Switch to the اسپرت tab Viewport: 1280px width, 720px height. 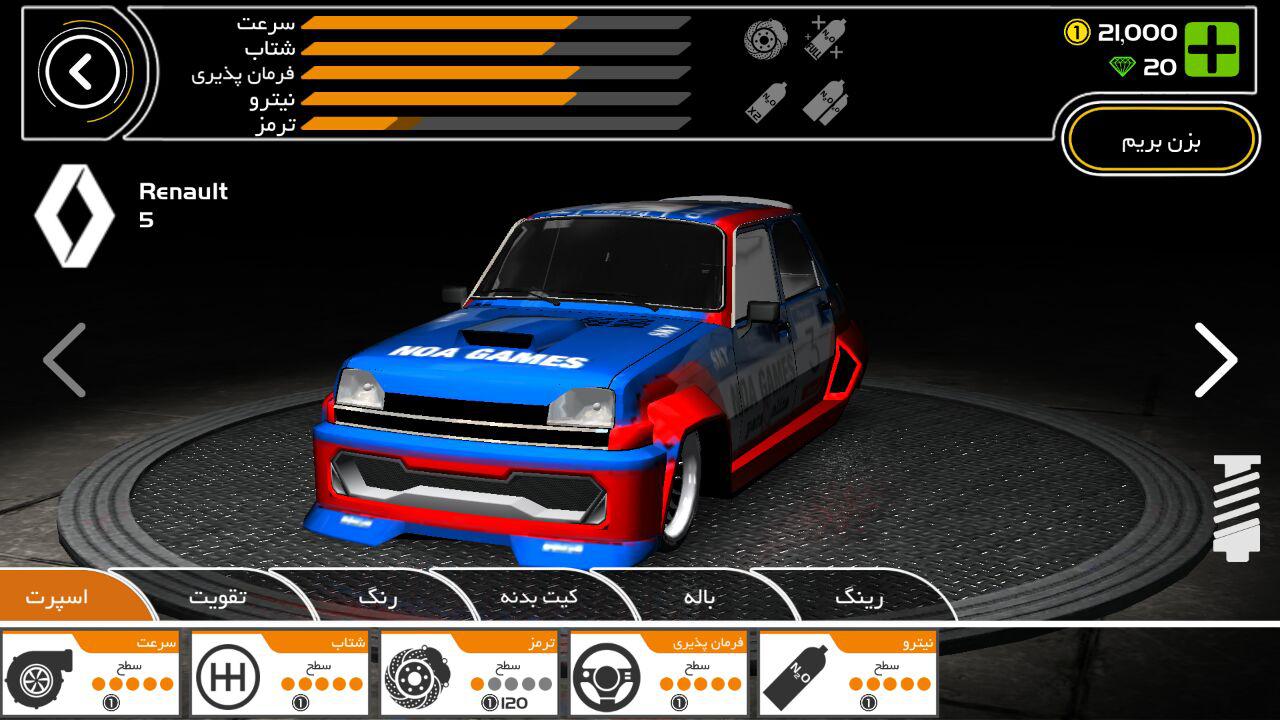coord(58,598)
